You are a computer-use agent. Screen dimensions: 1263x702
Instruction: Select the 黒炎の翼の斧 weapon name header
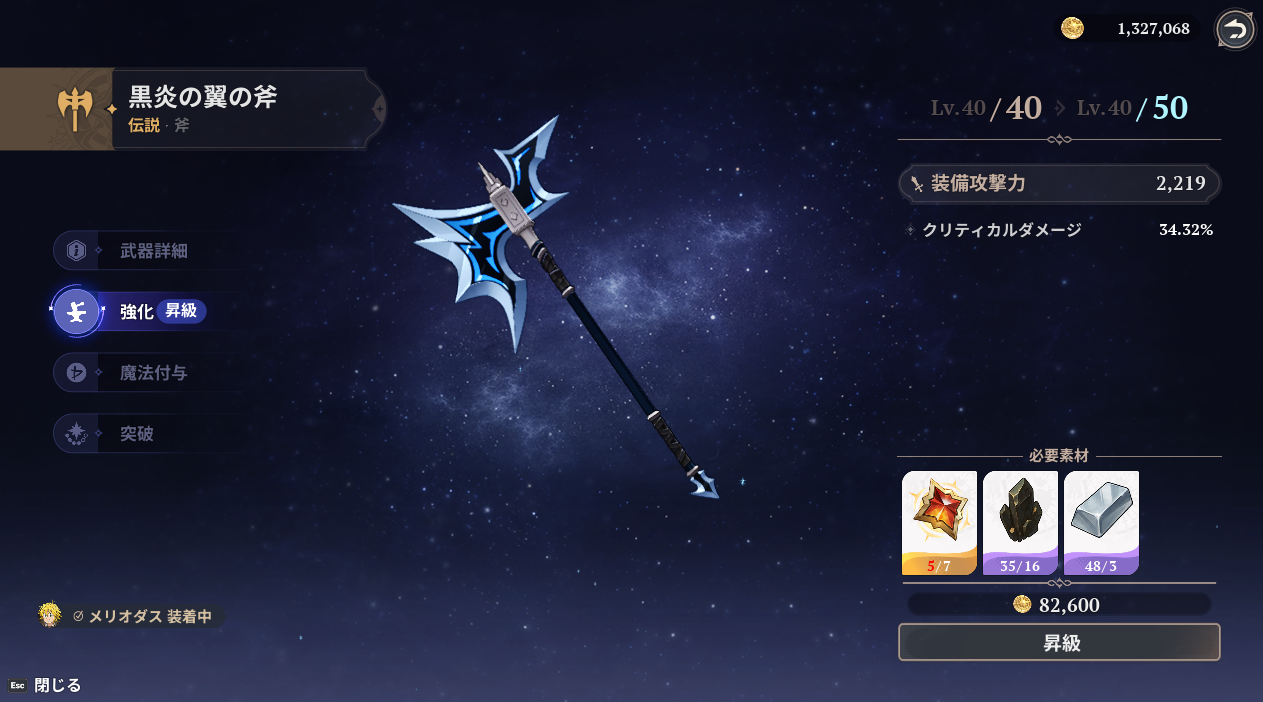tap(203, 98)
